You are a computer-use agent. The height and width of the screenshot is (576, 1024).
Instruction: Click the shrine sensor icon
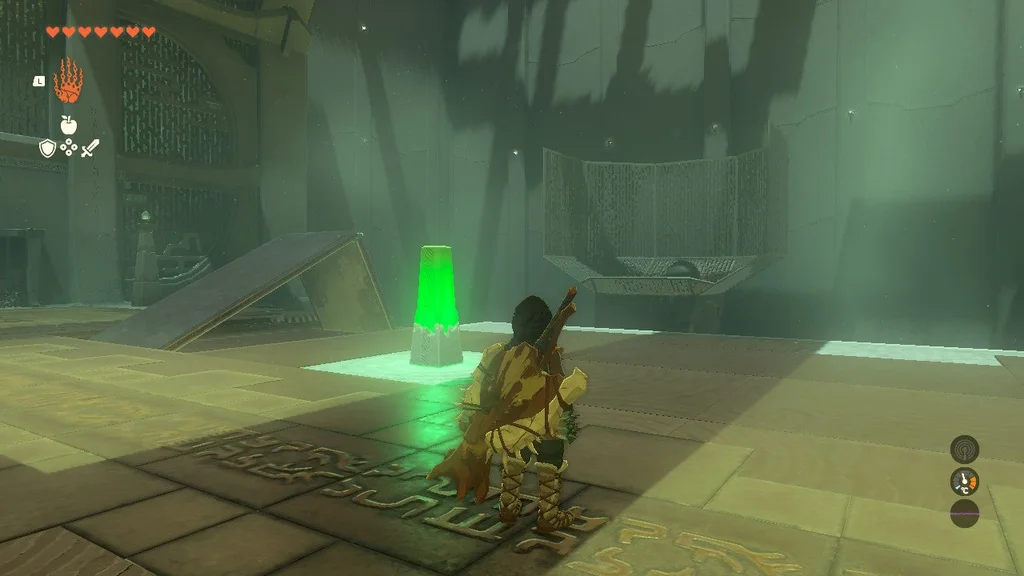pos(964,448)
